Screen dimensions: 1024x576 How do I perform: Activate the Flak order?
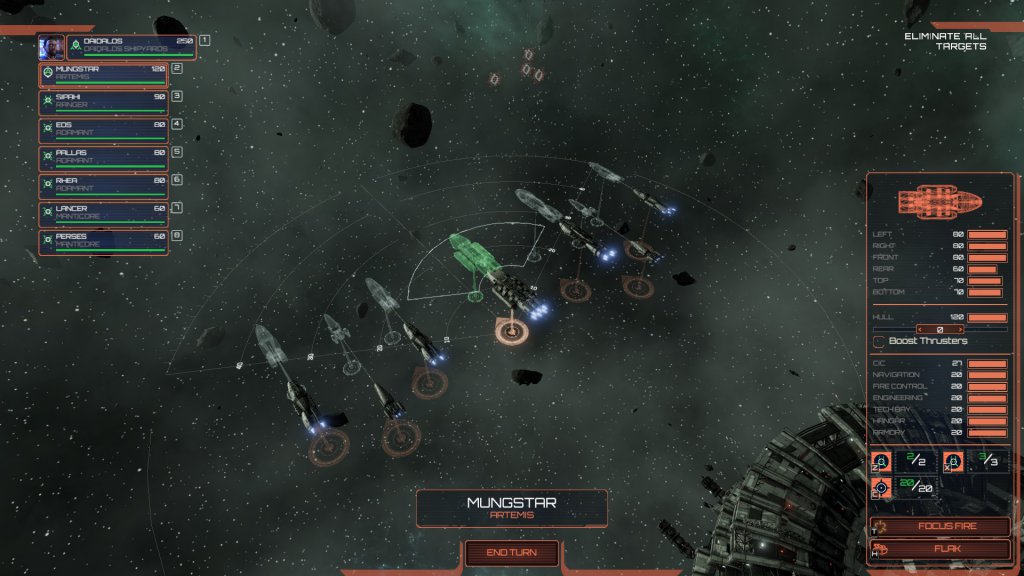point(940,548)
